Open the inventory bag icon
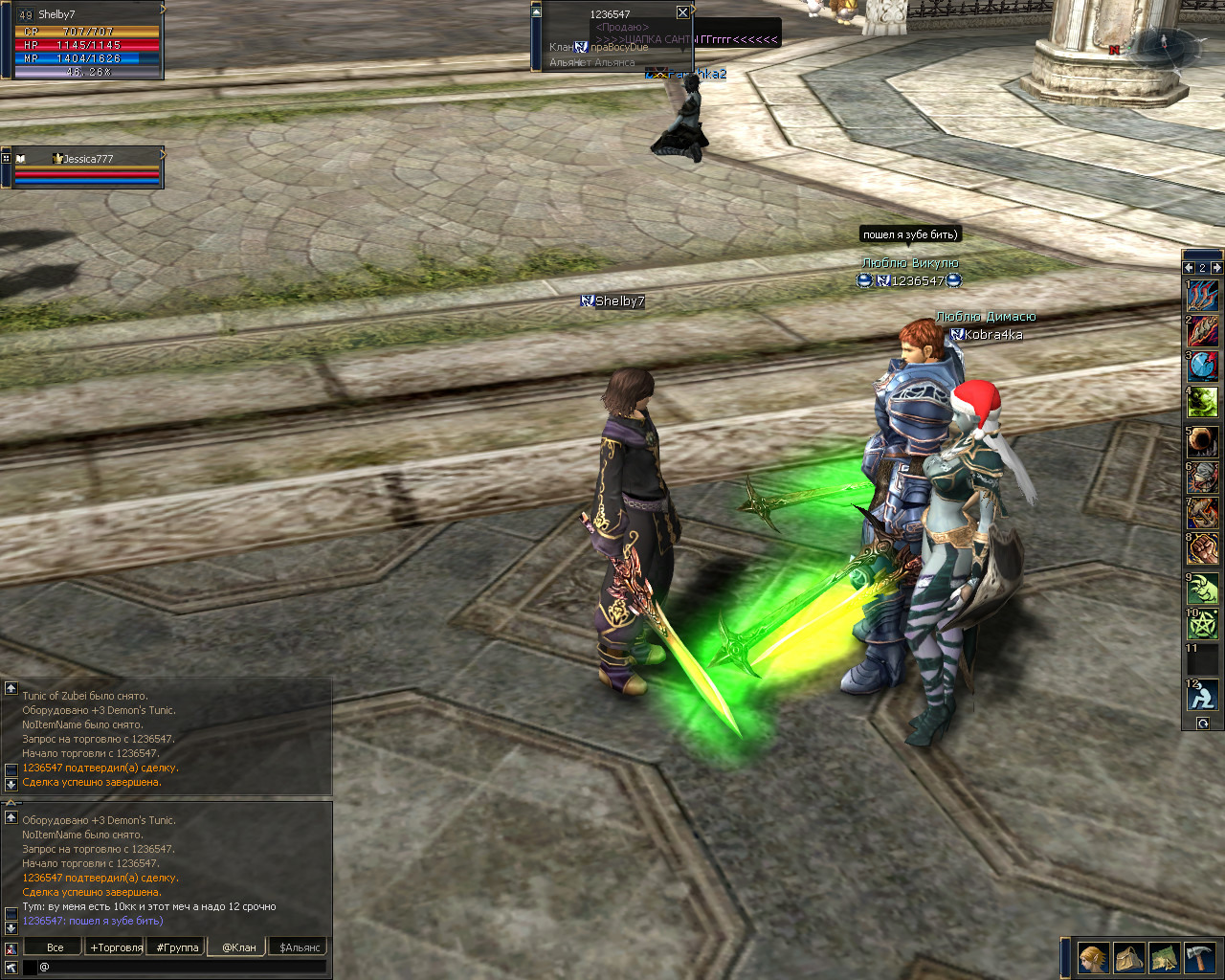The width and height of the screenshot is (1225, 980). point(1128,957)
